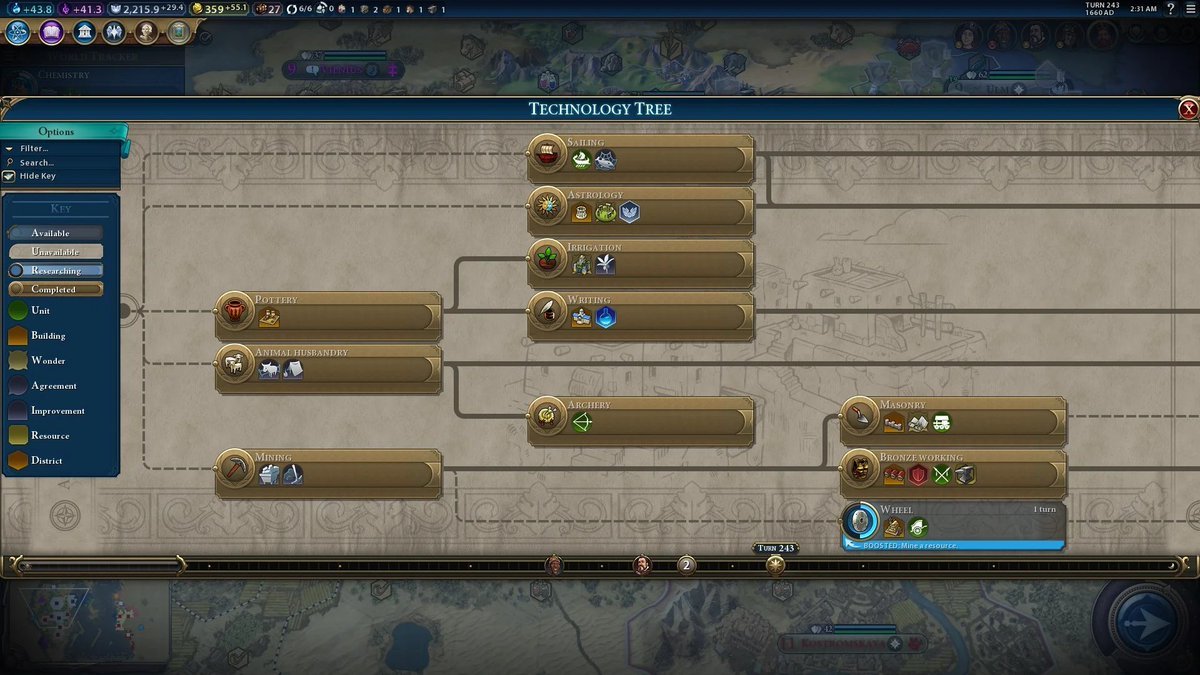
Task: Select Animal Husbandry in the tree
Action: (x=328, y=369)
